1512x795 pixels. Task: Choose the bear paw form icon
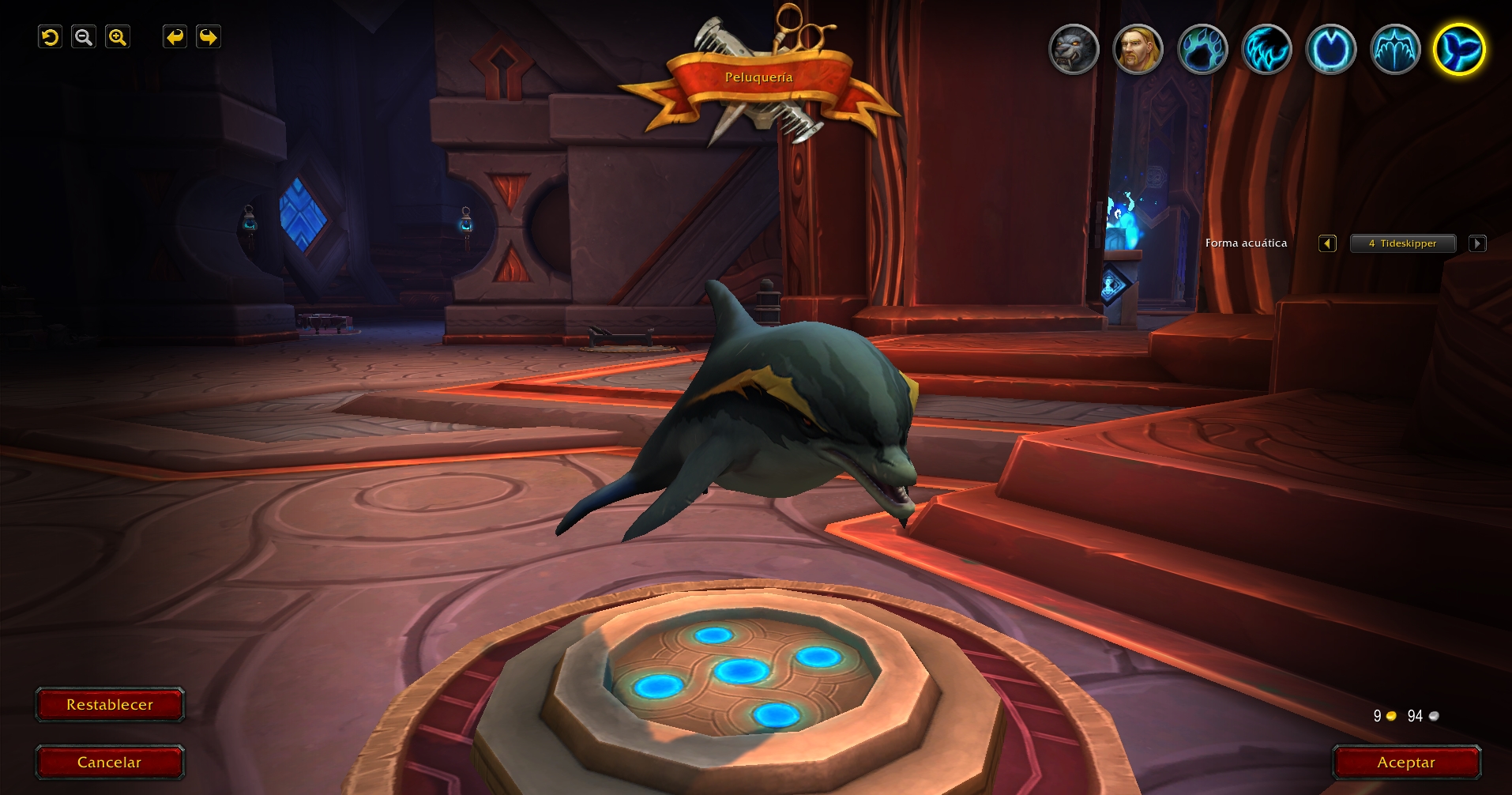point(1202,50)
